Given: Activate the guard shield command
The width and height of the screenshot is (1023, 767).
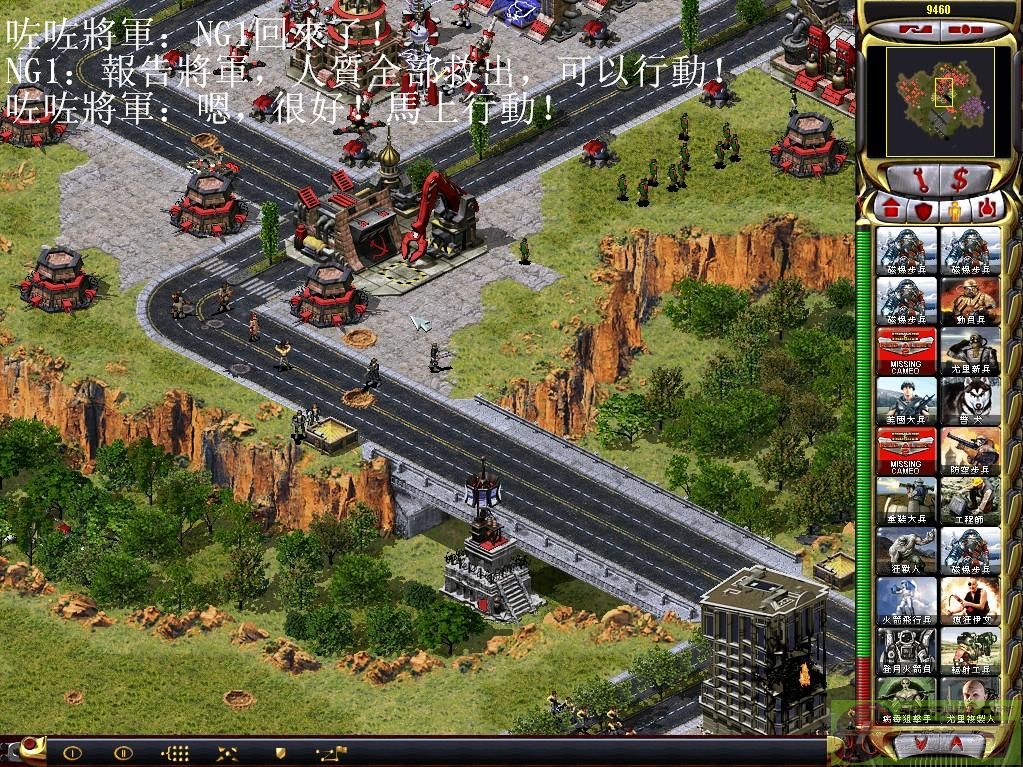Looking at the screenshot, I should [281, 752].
